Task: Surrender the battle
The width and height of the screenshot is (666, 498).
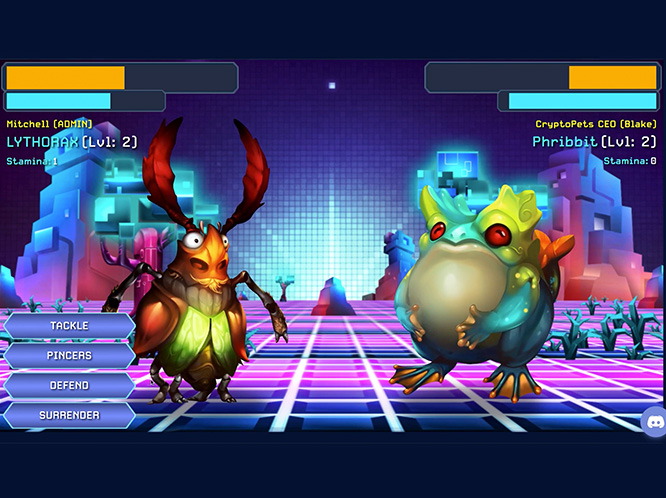Action: coord(69,415)
